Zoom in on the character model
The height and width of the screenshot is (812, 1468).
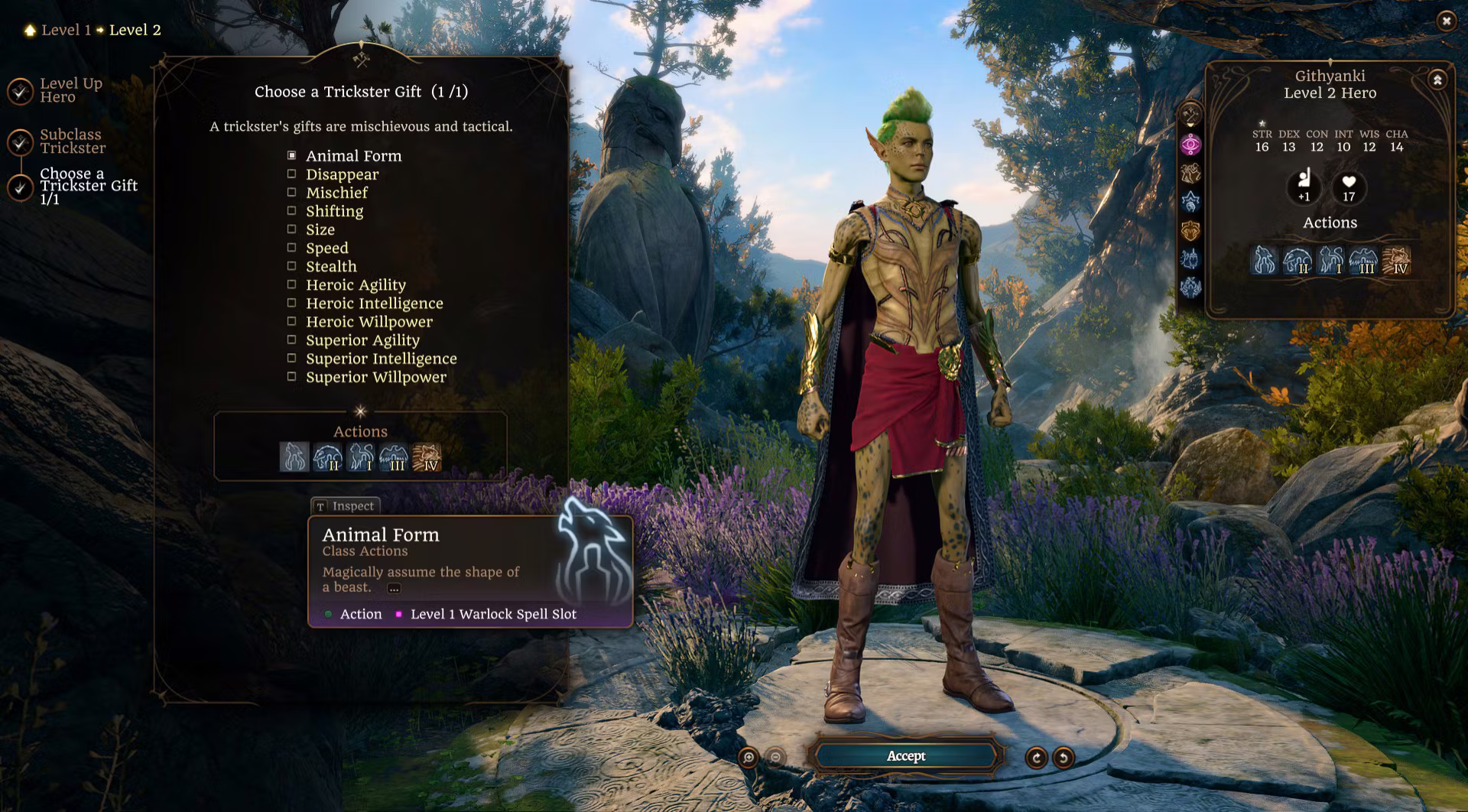(x=749, y=758)
